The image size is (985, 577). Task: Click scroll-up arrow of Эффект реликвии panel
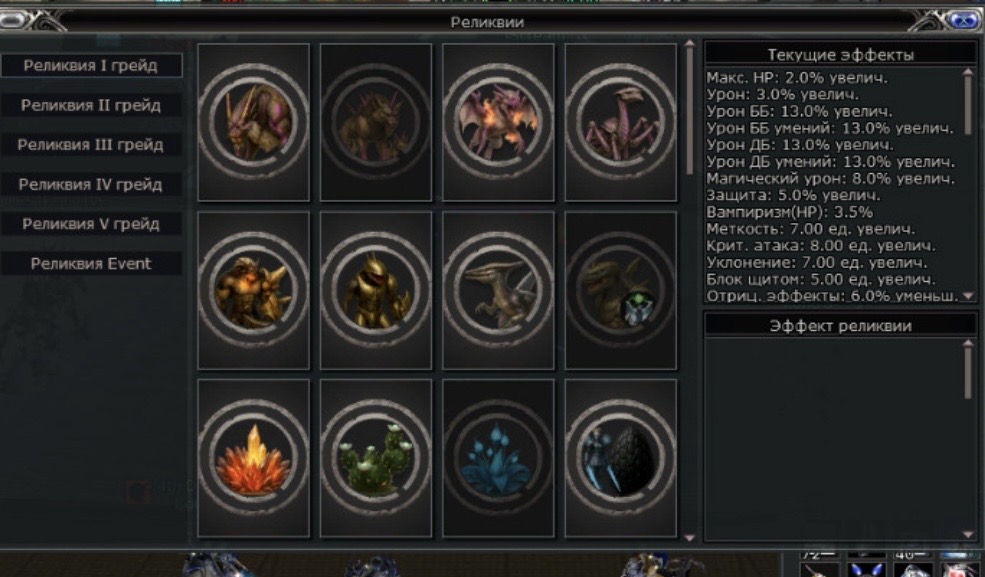pos(968,344)
